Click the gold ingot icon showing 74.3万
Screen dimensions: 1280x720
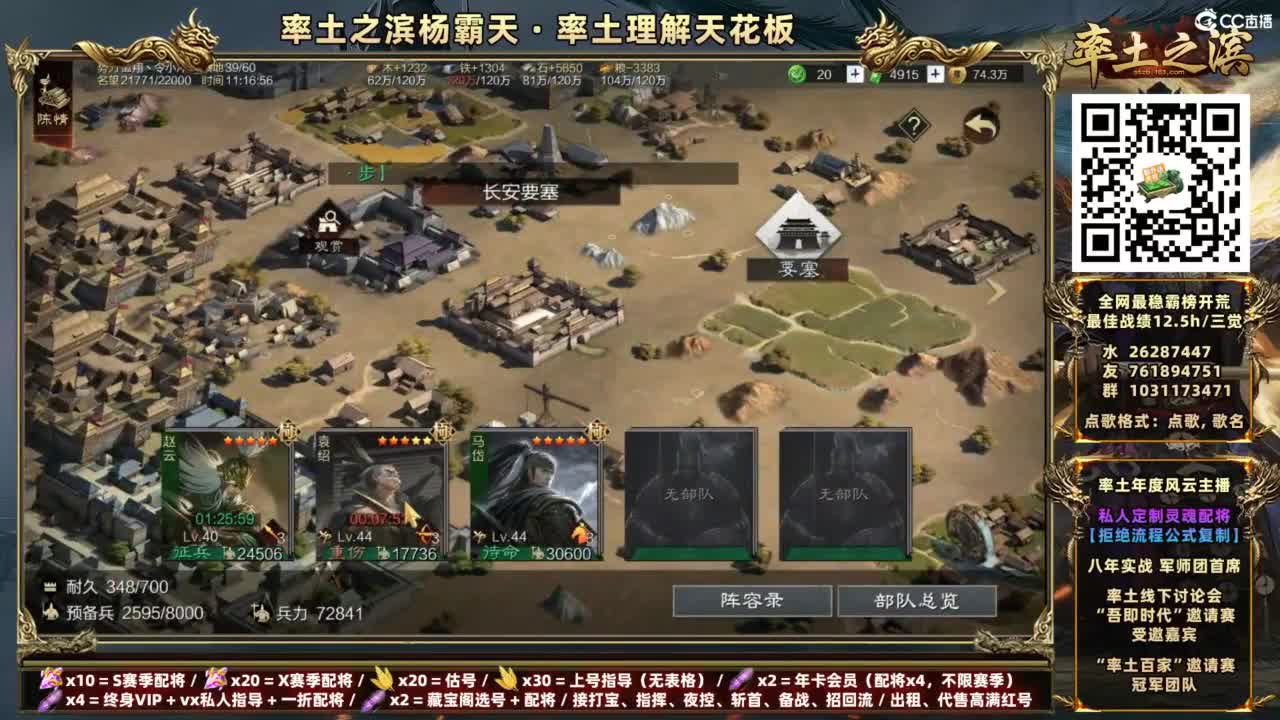[957, 74]
